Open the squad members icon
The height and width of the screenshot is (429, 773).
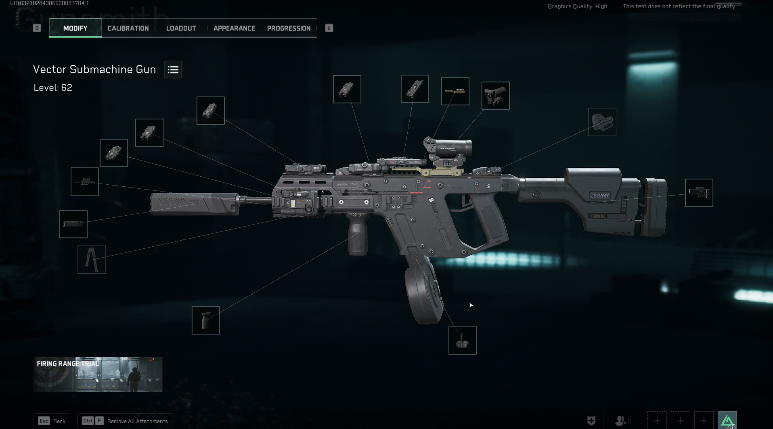(x=623, y=420)
